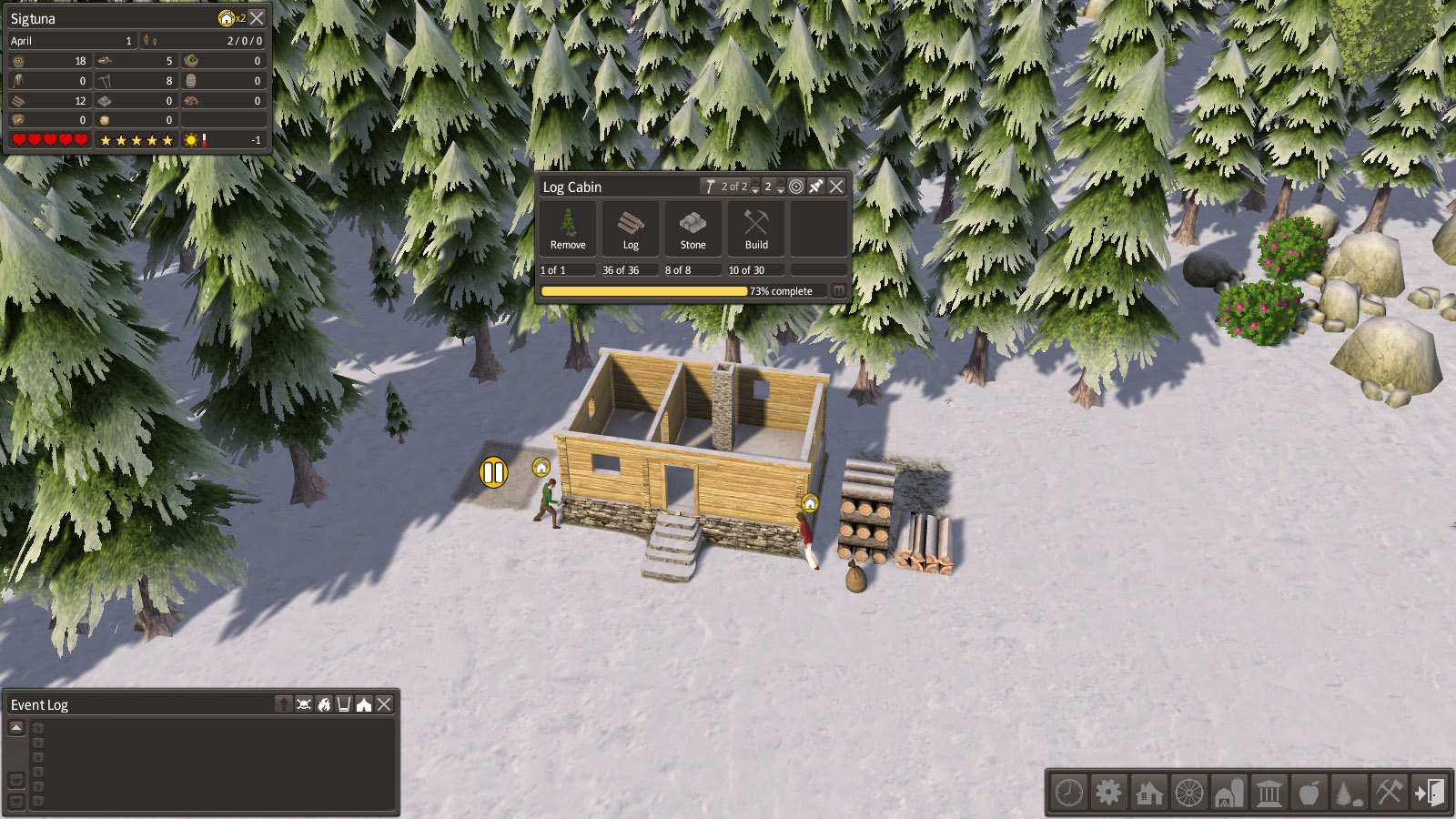Open the gear tools and reports menu
Image resolution: width=1456 pixels, height=819 pixels.
pos(1108,793)
